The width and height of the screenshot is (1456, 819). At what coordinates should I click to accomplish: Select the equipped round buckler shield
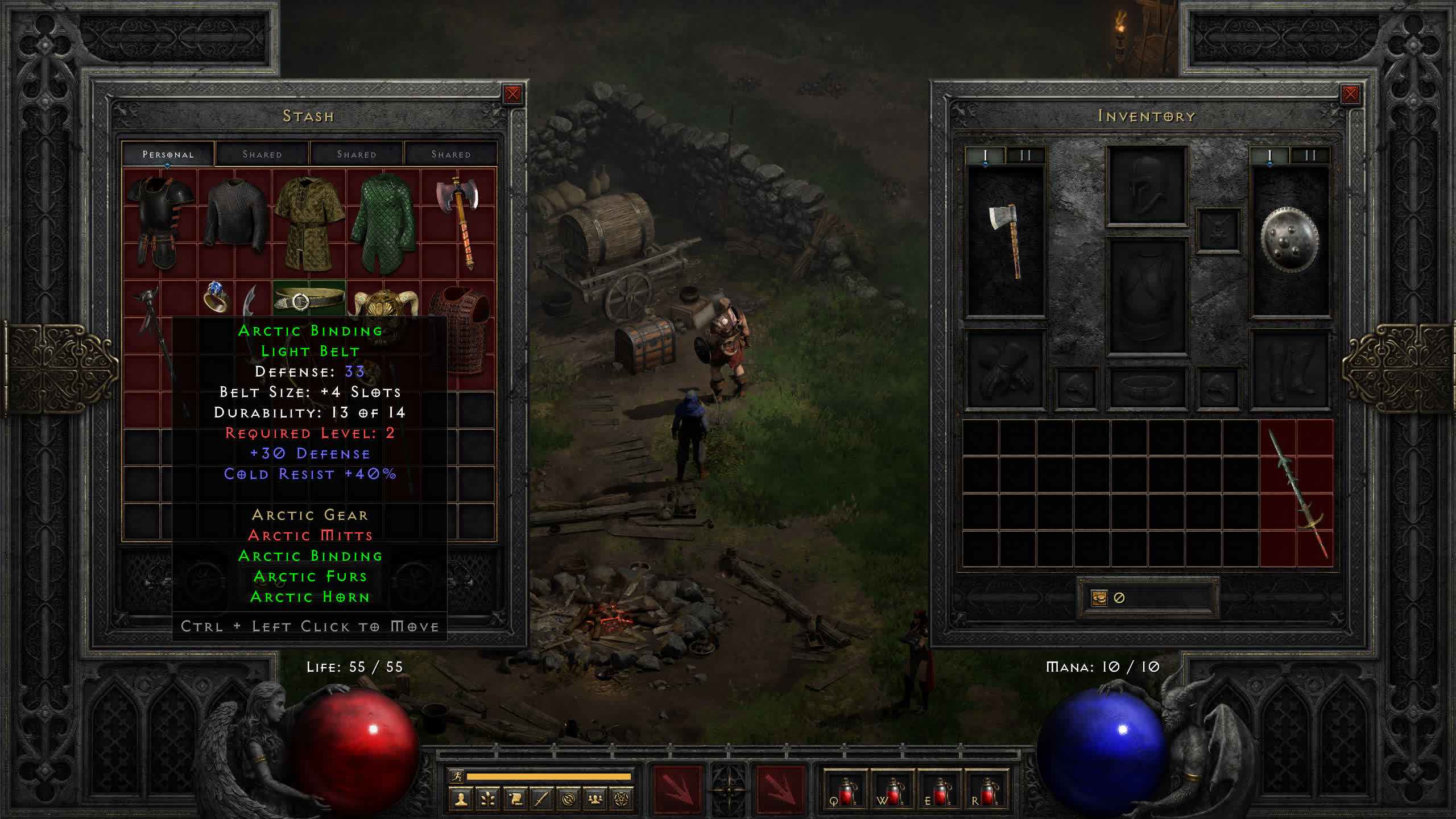coord(1289,240)
